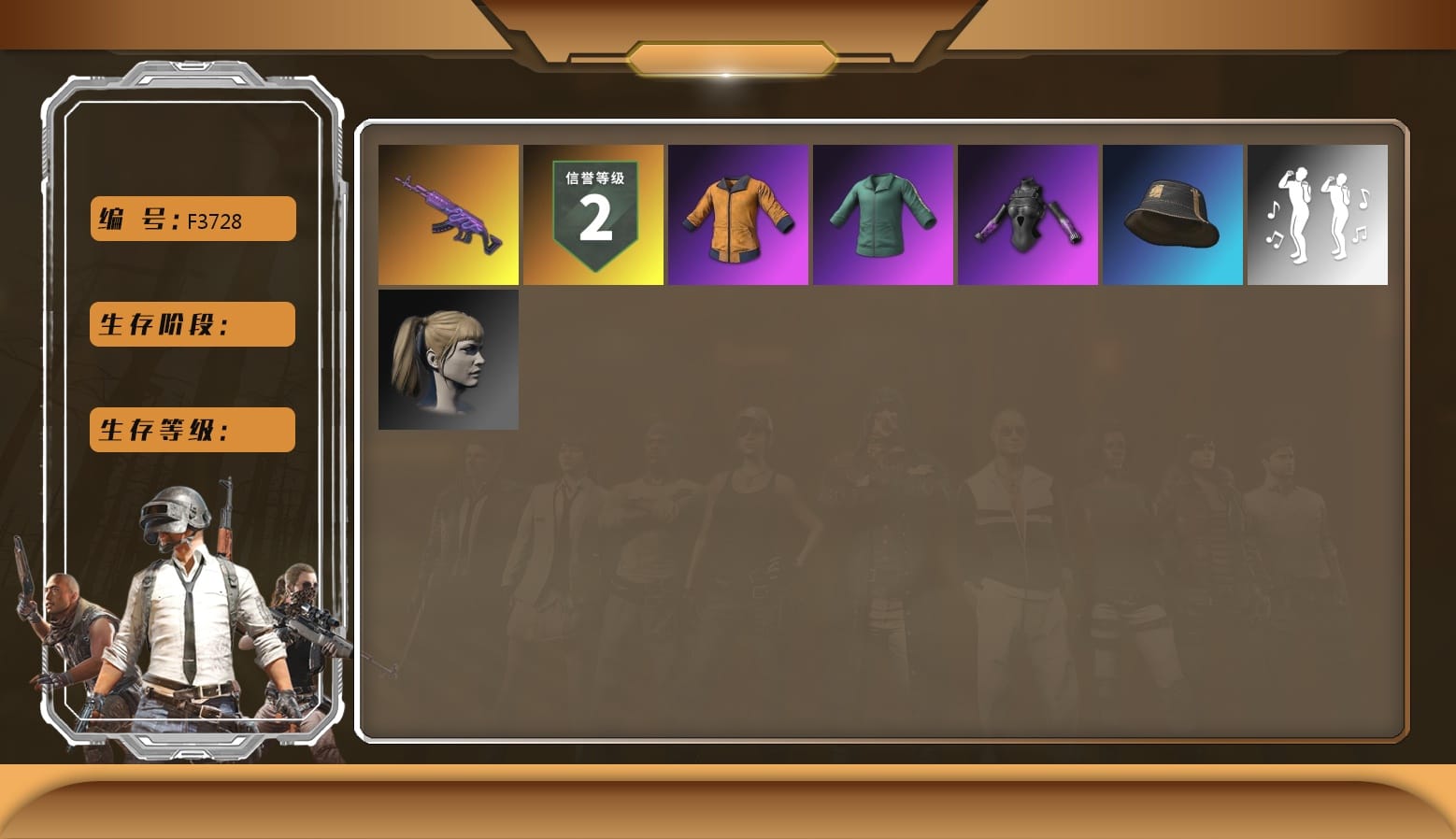Select the purple bodysuit outfit icon
1456x839 pixels.
click(1027, 215)
